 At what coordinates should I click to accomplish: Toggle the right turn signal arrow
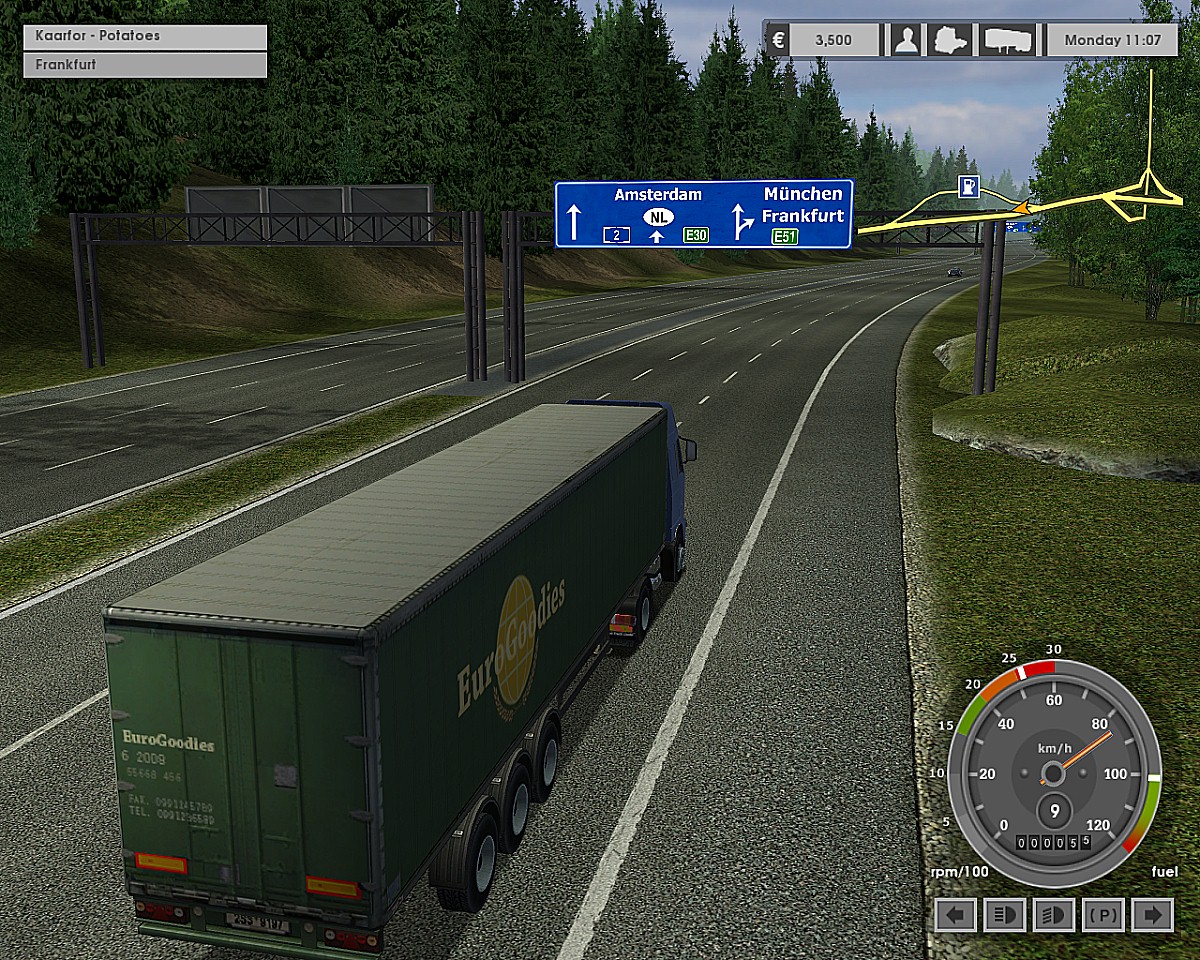coord(1153,914)
